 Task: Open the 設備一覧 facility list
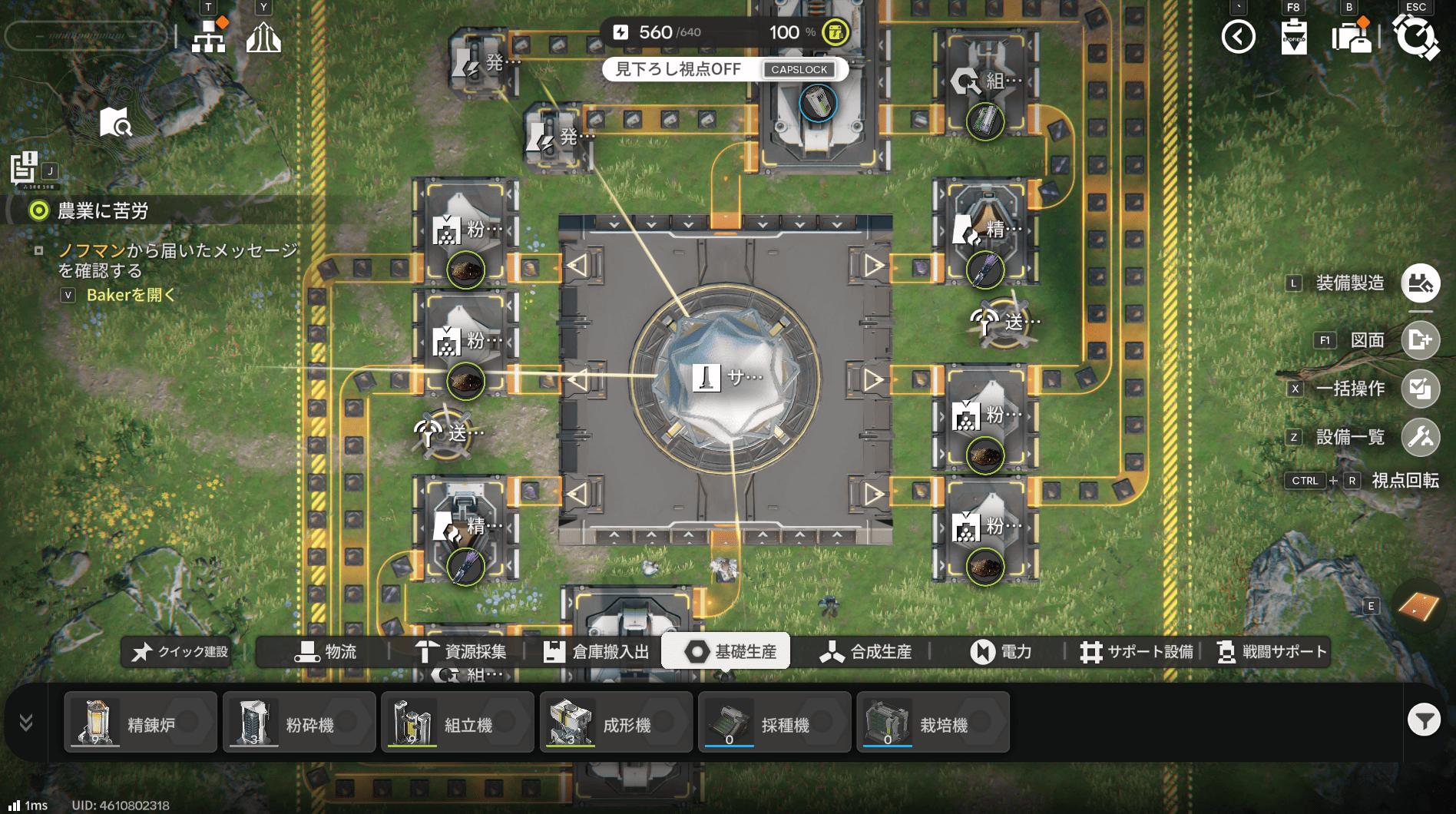click(x=1420, y=437)
